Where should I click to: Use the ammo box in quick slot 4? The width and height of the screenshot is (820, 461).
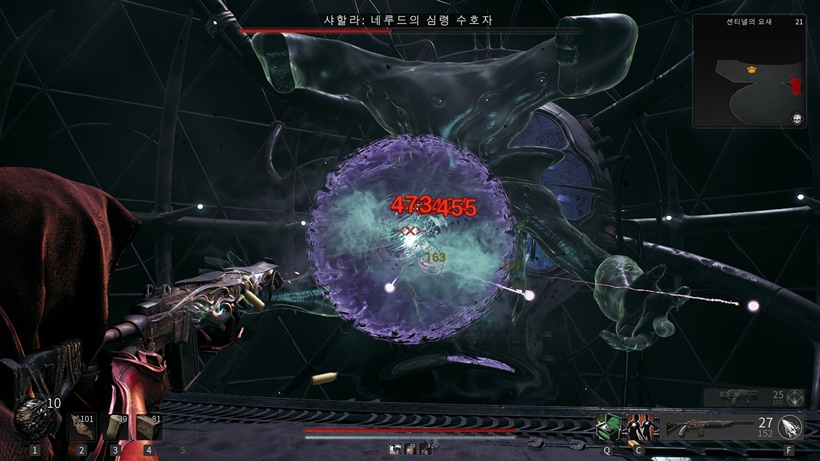pyautogui.click(x=149, y=428)
